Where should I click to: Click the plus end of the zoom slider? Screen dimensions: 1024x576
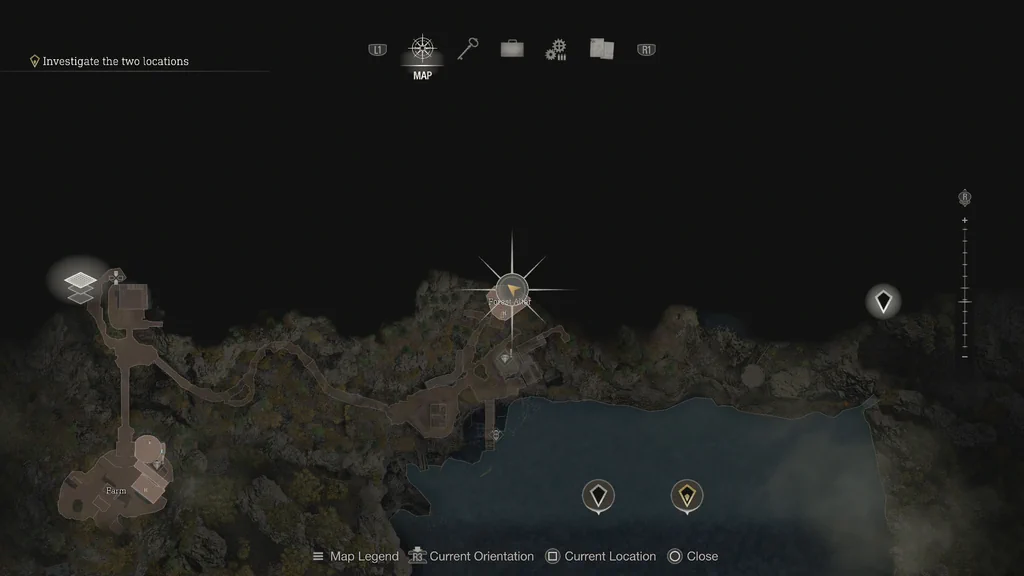[x=965, y=220]
